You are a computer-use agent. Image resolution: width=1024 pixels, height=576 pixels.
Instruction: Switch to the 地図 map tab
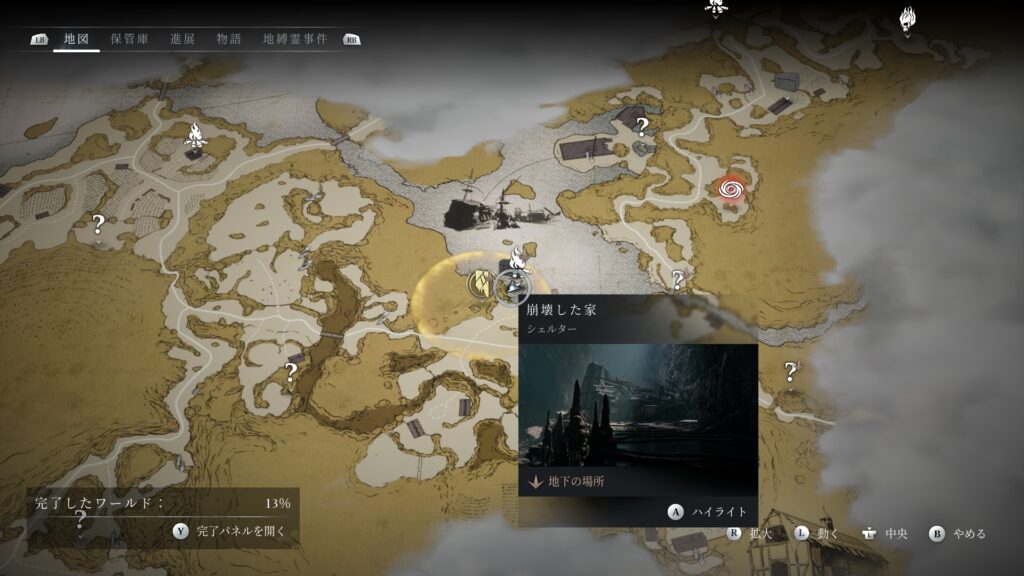(77, 39)
